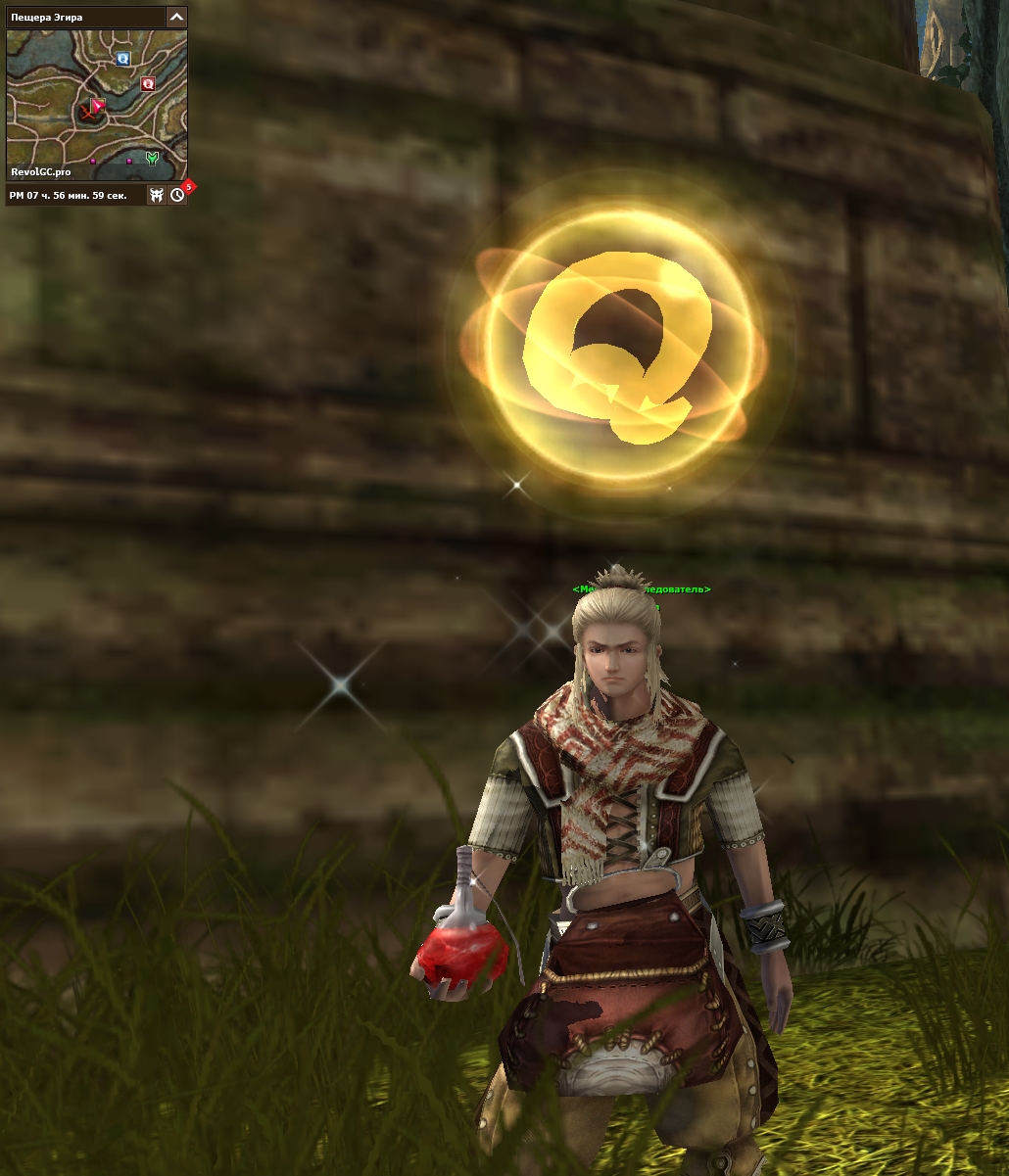Open the horned monster icon below minimap

(156, 195)
